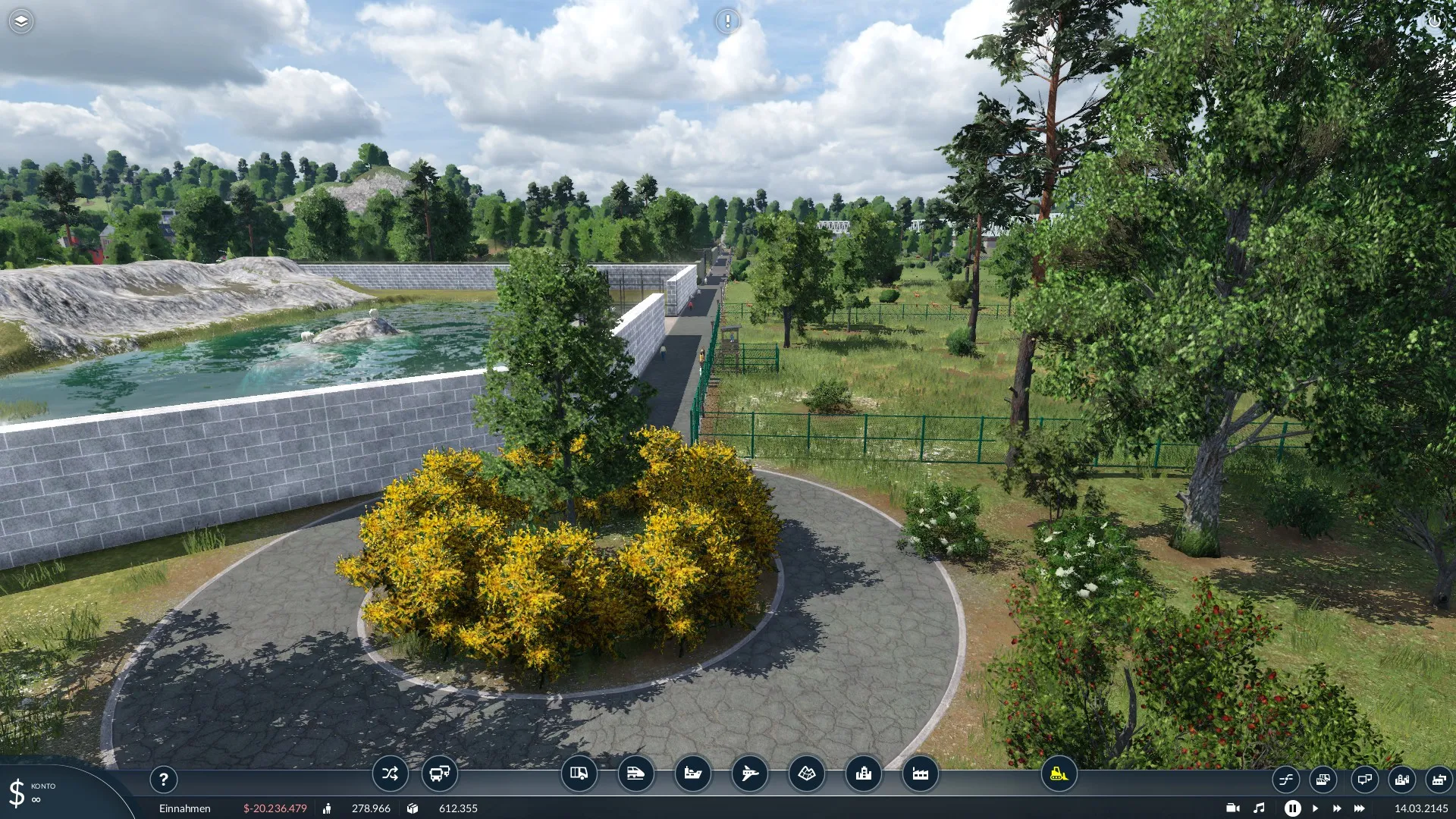Open the road construction menu
The height and width of the screenshot is (819, 1456).
[579, 773]
